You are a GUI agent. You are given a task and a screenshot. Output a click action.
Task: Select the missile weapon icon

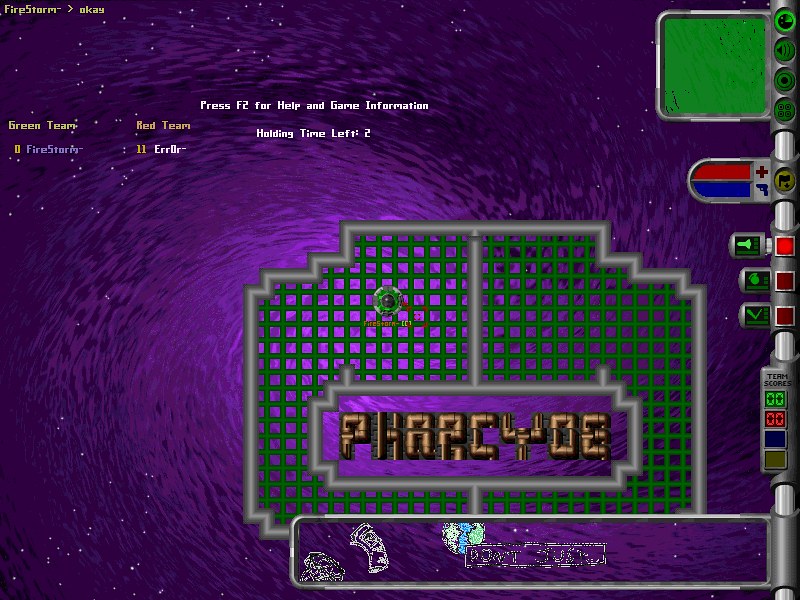click(x=751, y=244)
